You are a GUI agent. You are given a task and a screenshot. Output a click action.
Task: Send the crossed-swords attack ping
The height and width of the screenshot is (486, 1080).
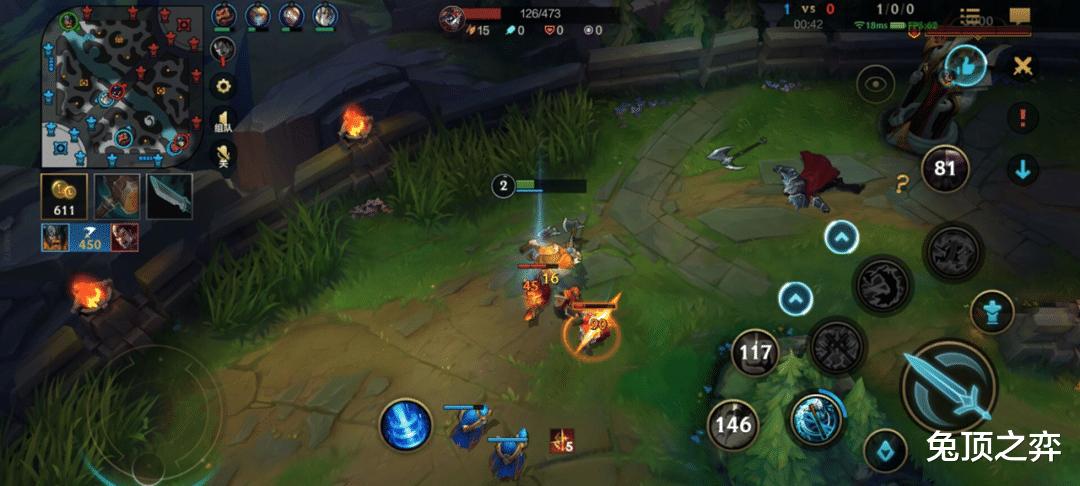tap(1021, 66)
